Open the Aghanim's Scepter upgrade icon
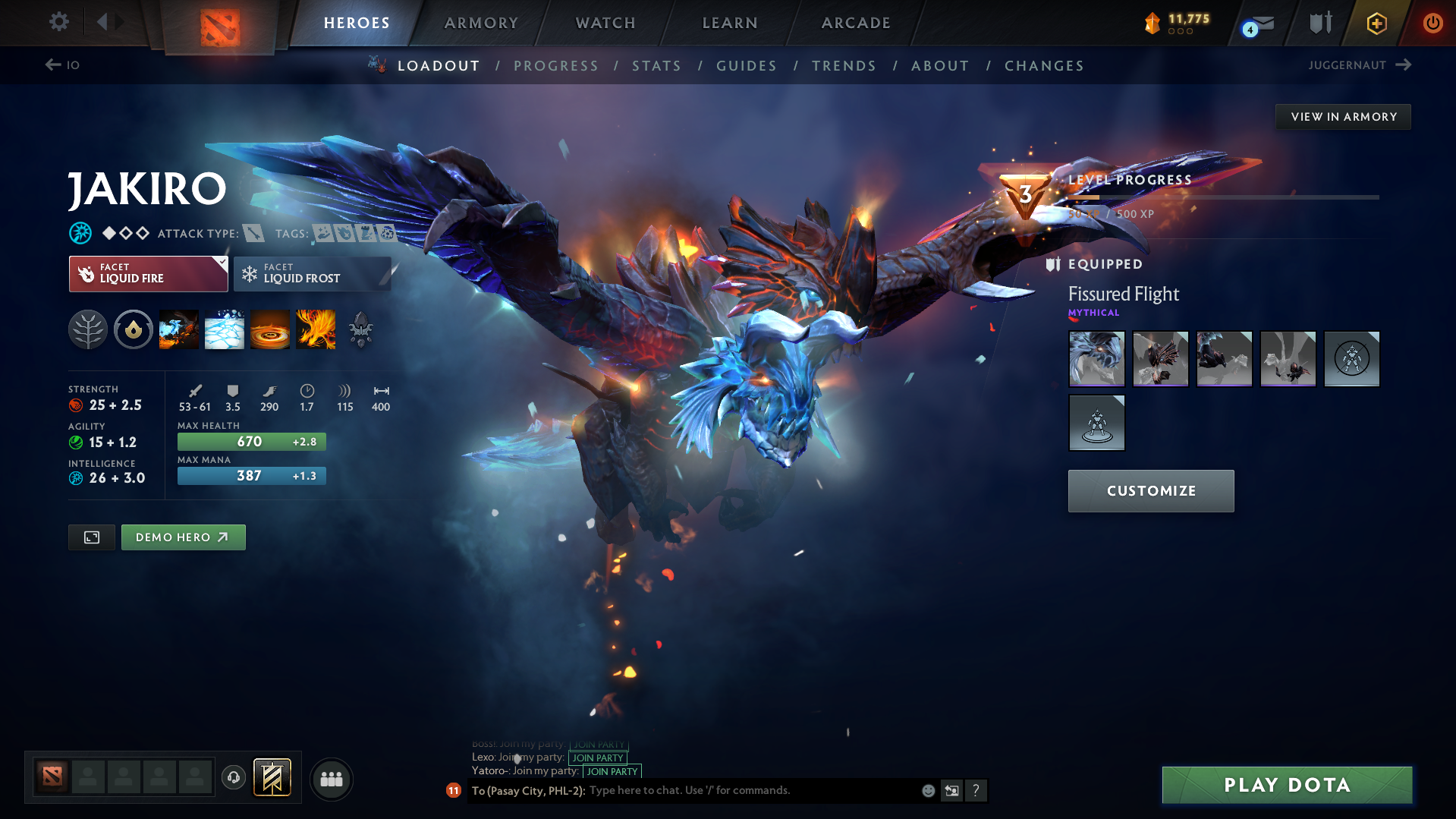 pos(360,329)
